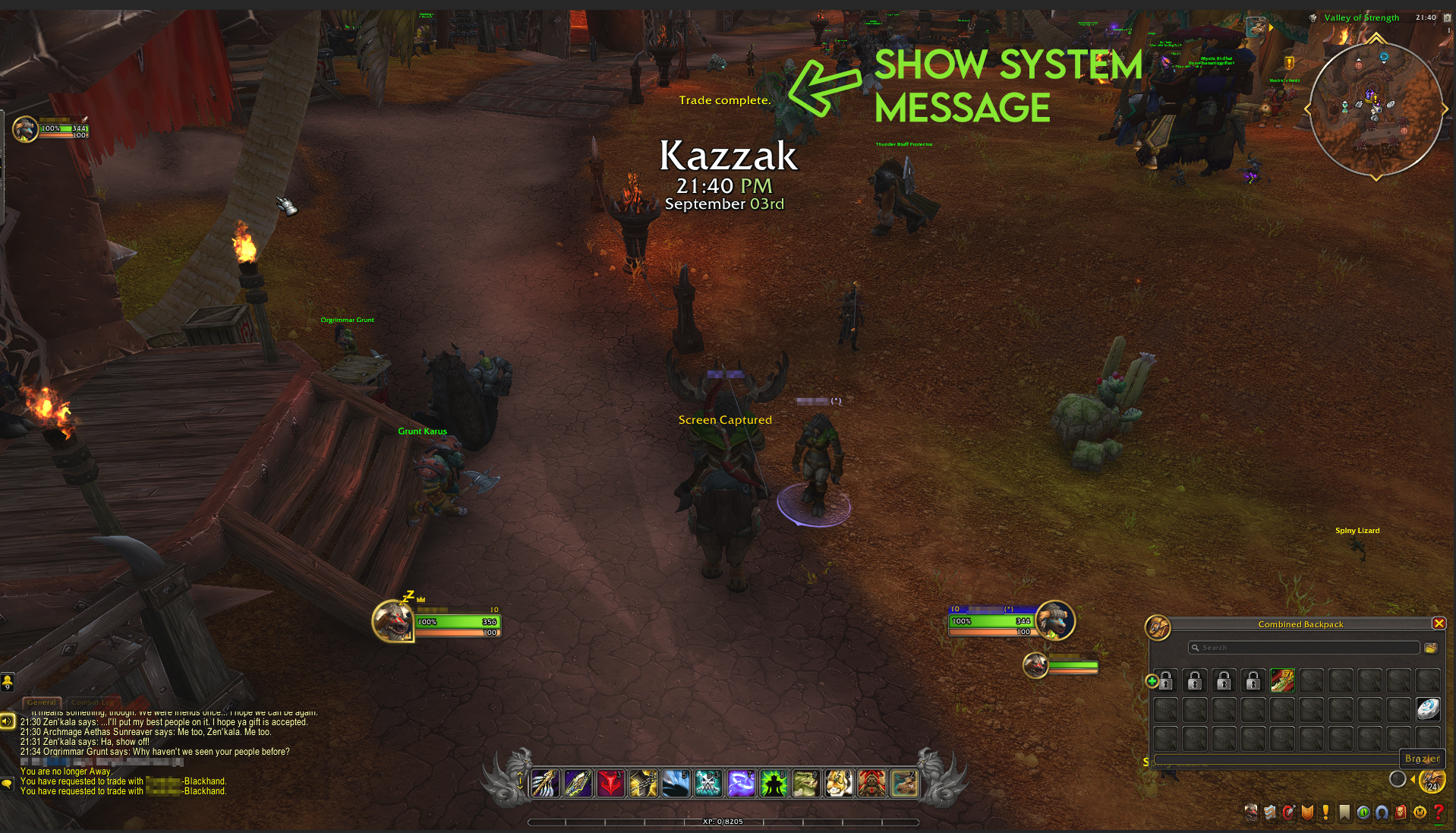This screenshot has height=833, width=1456.
Task: Summon the crocodile pet on slot 9
Action: (x=806, y=784)
